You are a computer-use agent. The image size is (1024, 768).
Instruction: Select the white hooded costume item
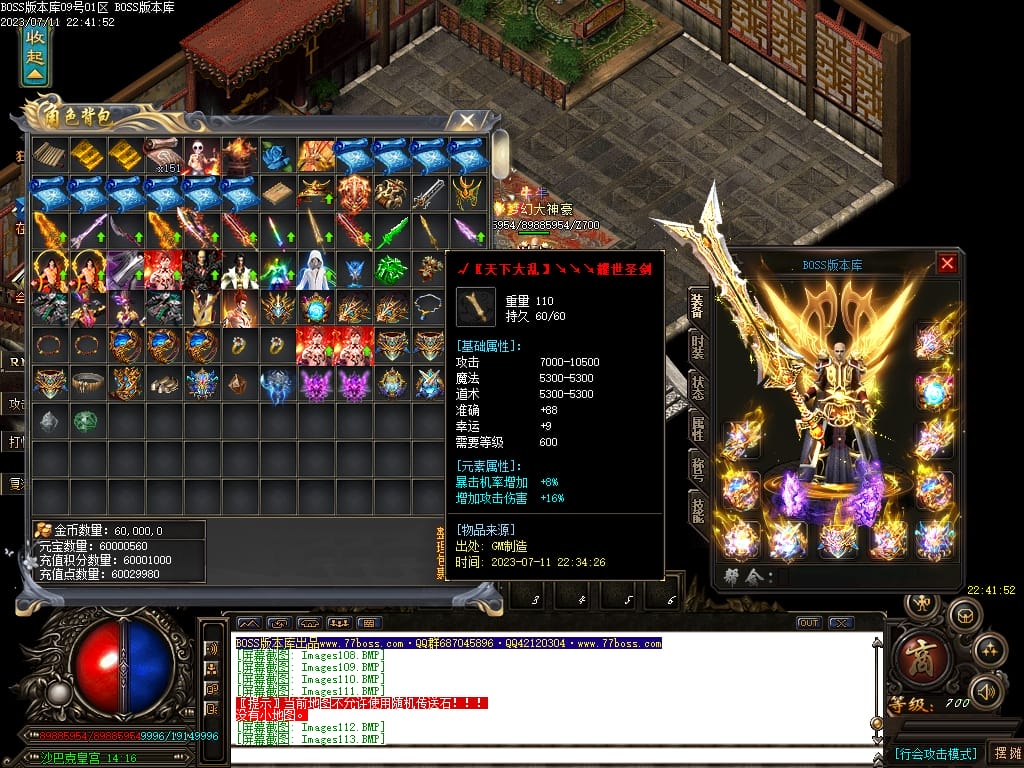[x=315, y=270]
